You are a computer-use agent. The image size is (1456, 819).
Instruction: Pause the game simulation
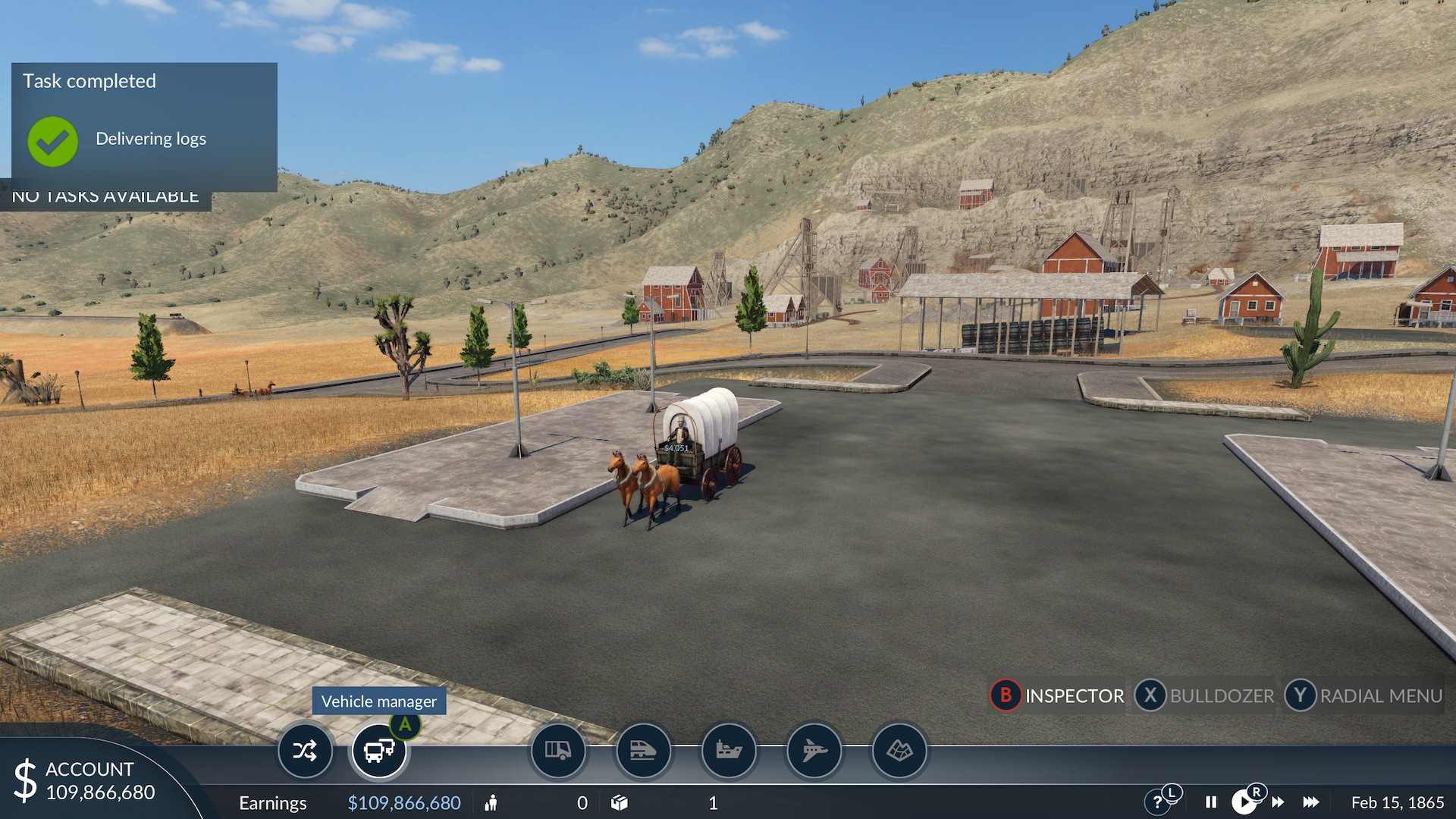1211,802
